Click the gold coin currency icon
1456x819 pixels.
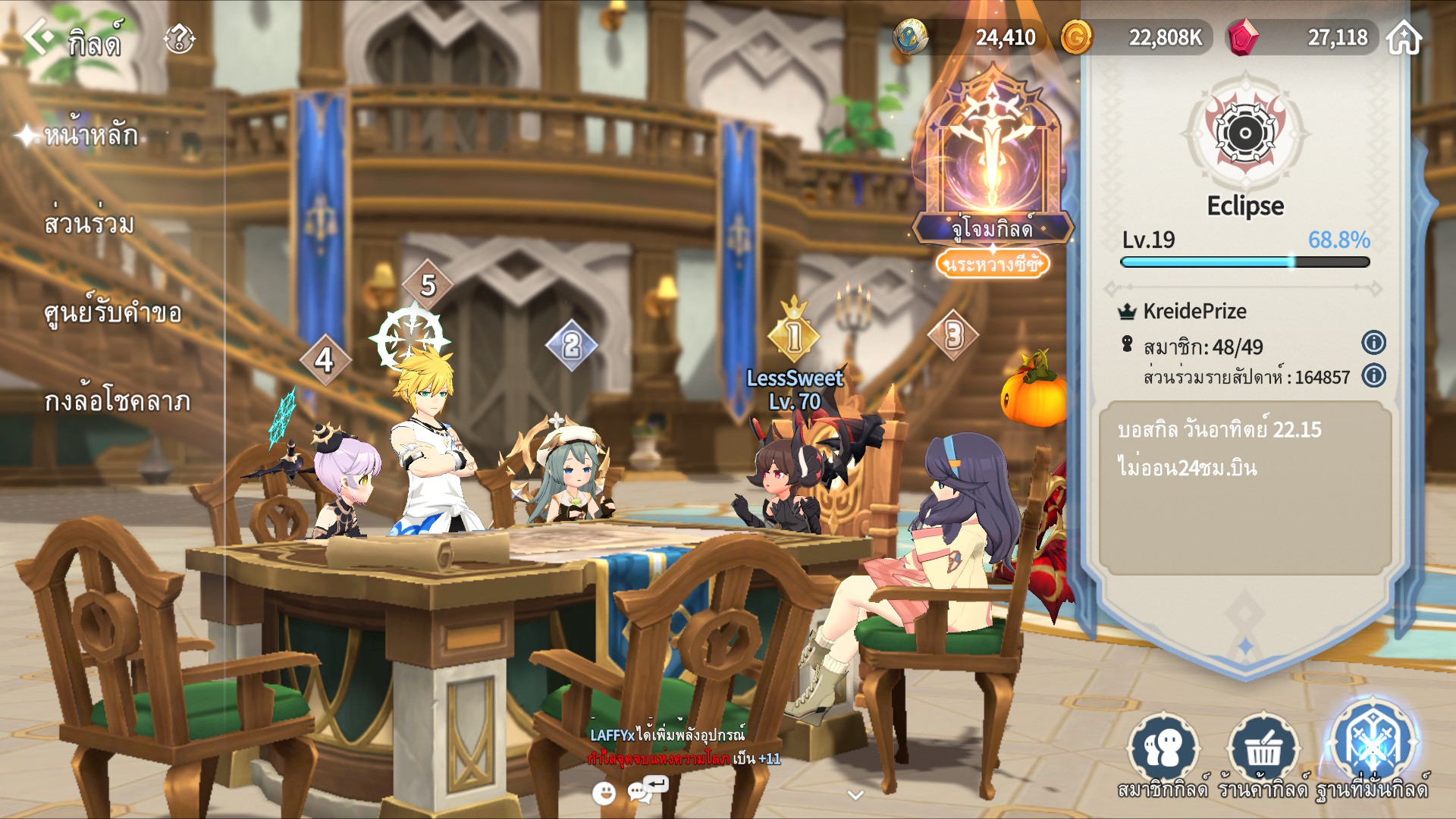(x=1076, y=37)
